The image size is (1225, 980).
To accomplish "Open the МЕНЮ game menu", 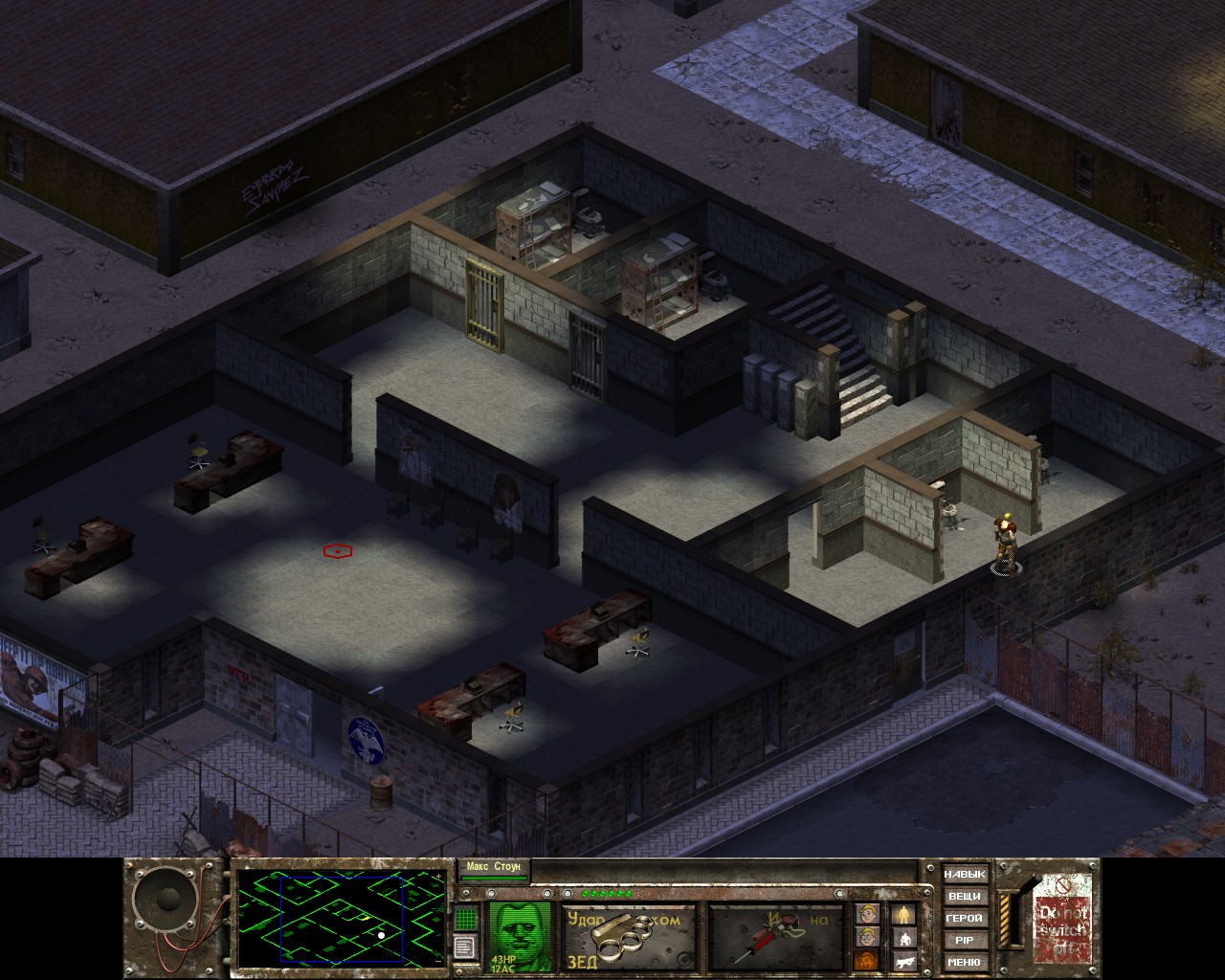I will [x=964, y=962].
